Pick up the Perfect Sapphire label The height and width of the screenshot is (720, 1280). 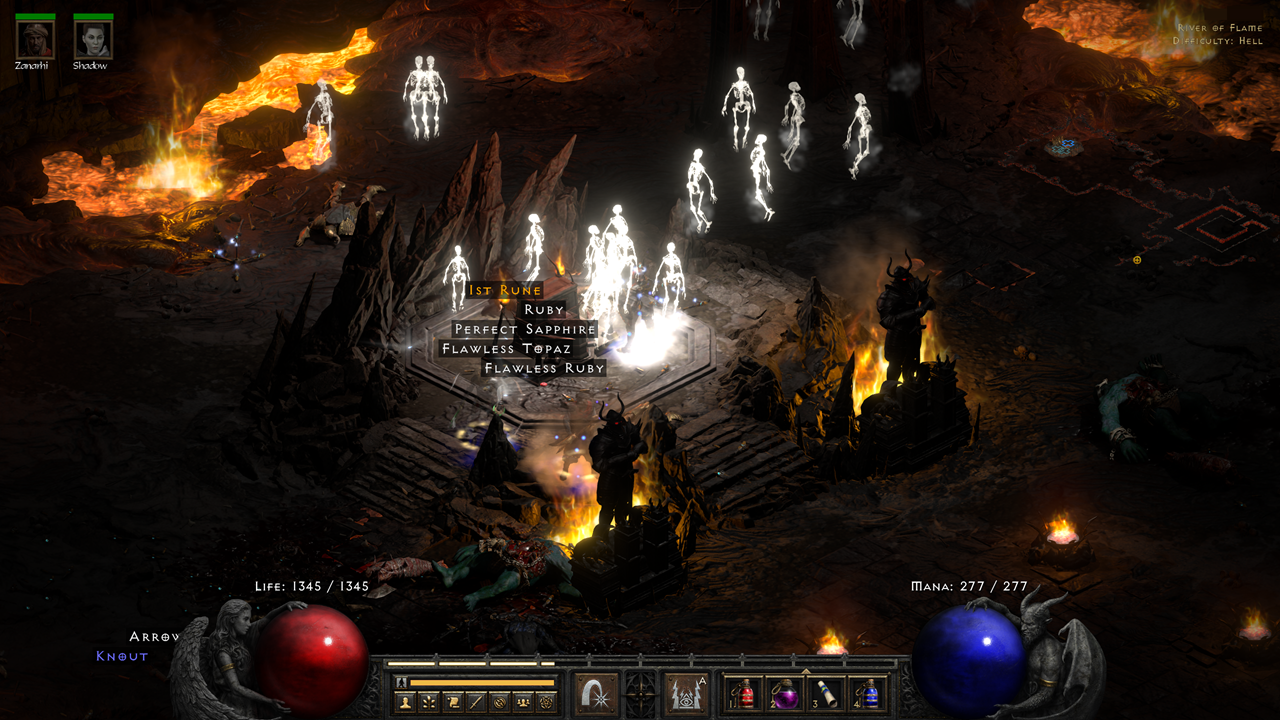coord(525,329)
